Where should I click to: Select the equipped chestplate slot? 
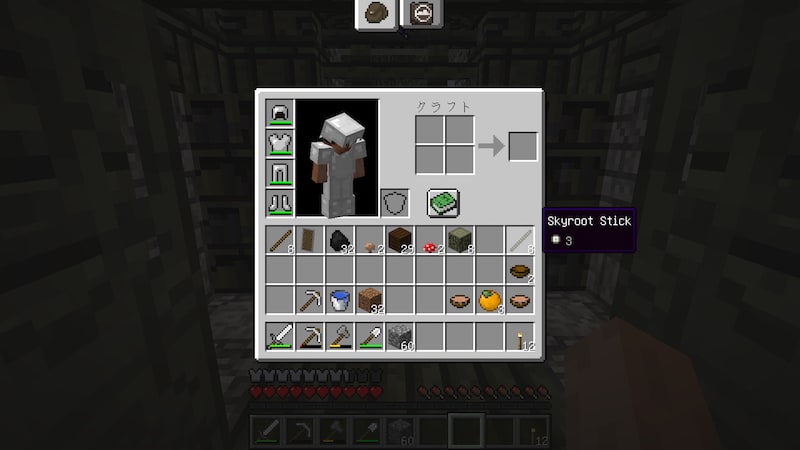tap(279, 144)
